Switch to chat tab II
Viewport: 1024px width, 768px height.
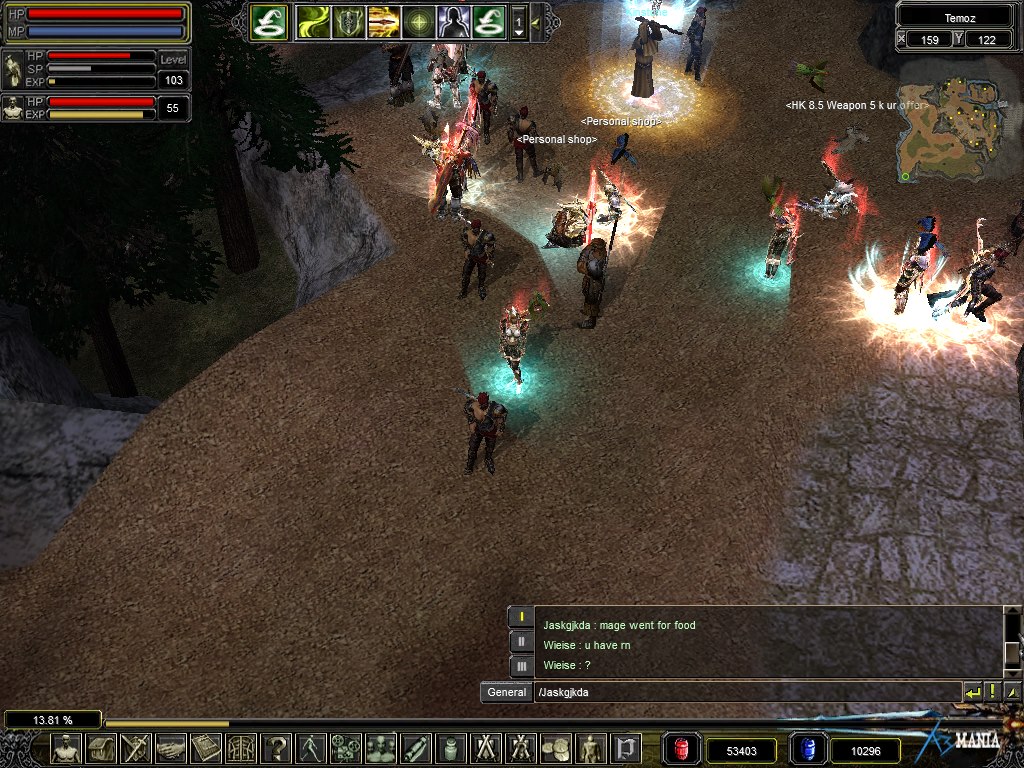click(x=521, y=641)
